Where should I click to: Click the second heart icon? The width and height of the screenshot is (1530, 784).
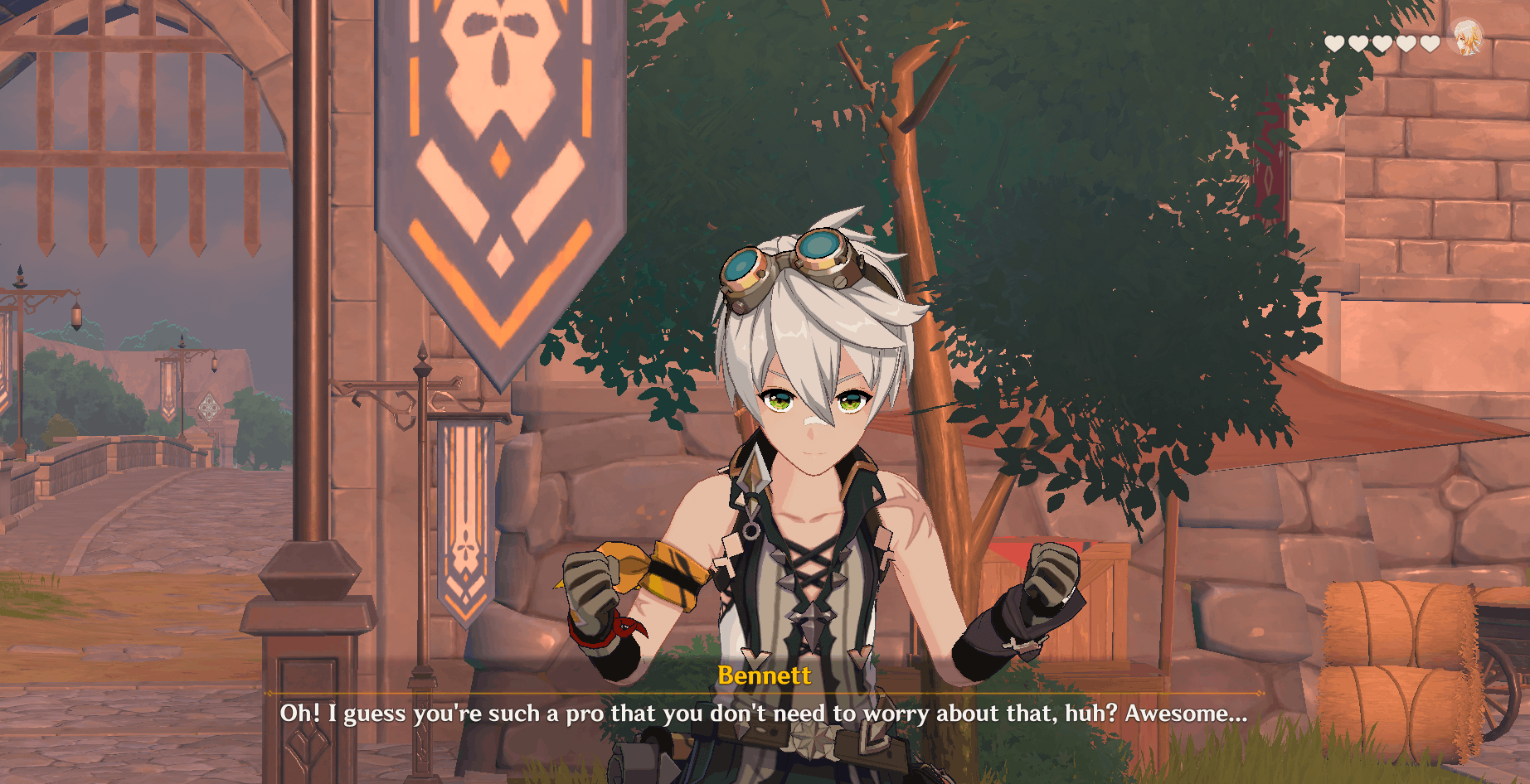(1358, 43)
